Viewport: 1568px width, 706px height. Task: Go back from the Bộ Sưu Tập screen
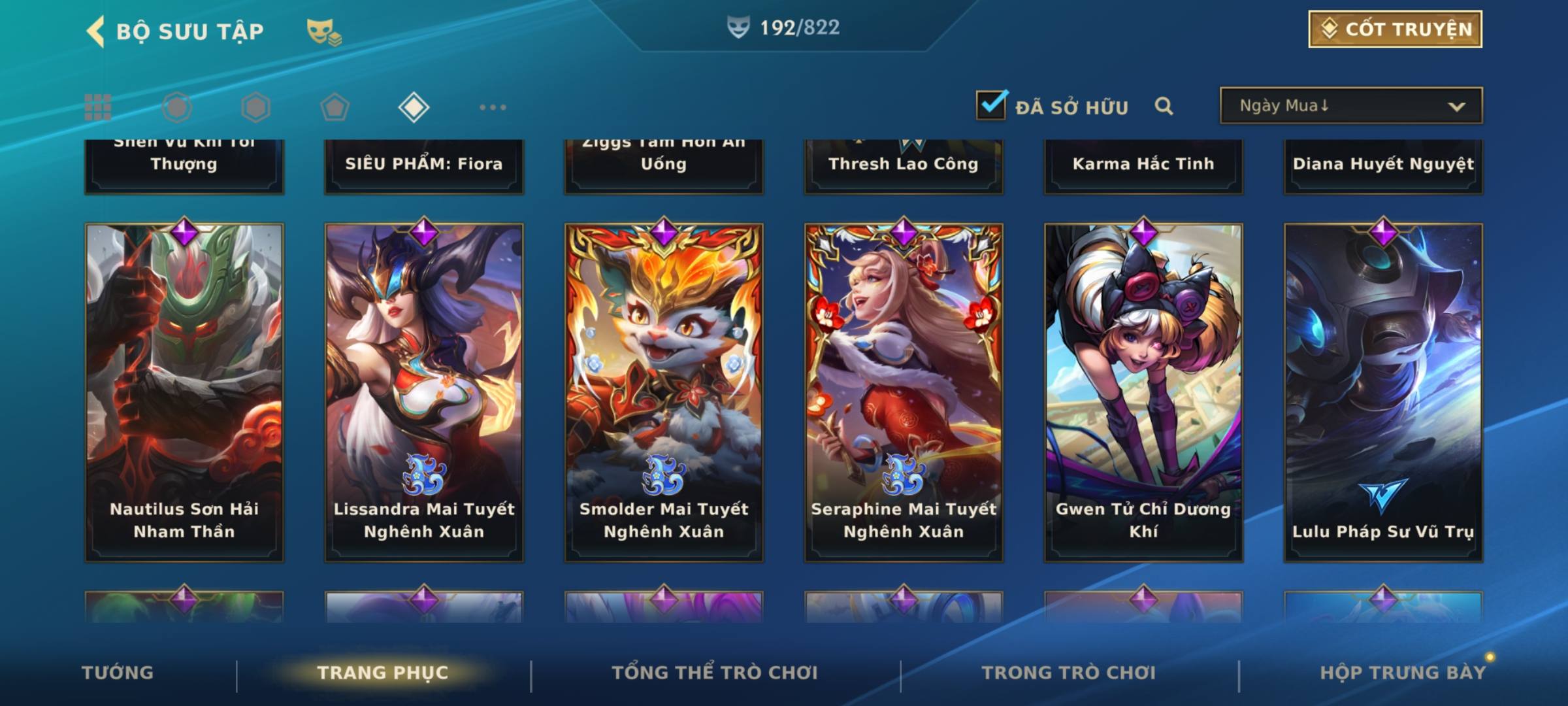pyautogui.click(x=97, y=31)
